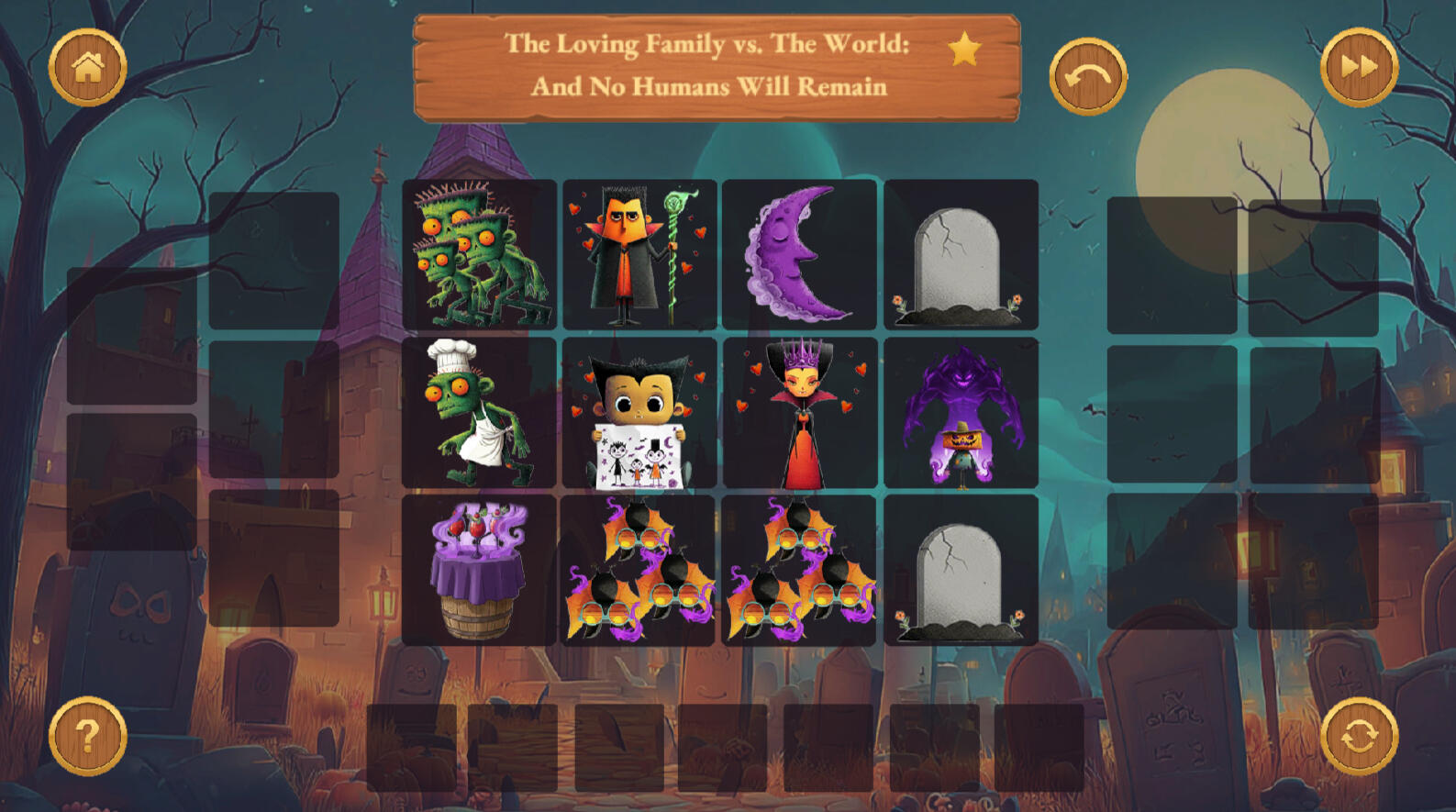
Task: Choose the vampire queen in red dress
Action: point(799,413)
